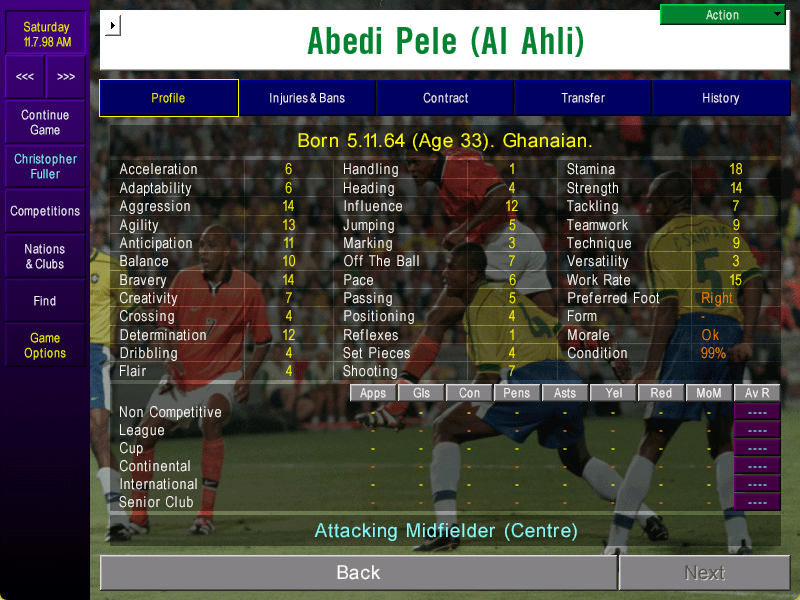Click the date display Saturday 11.7.98
Image resolution: width=800 pixels, height=600 pixels.
(45, 34)
